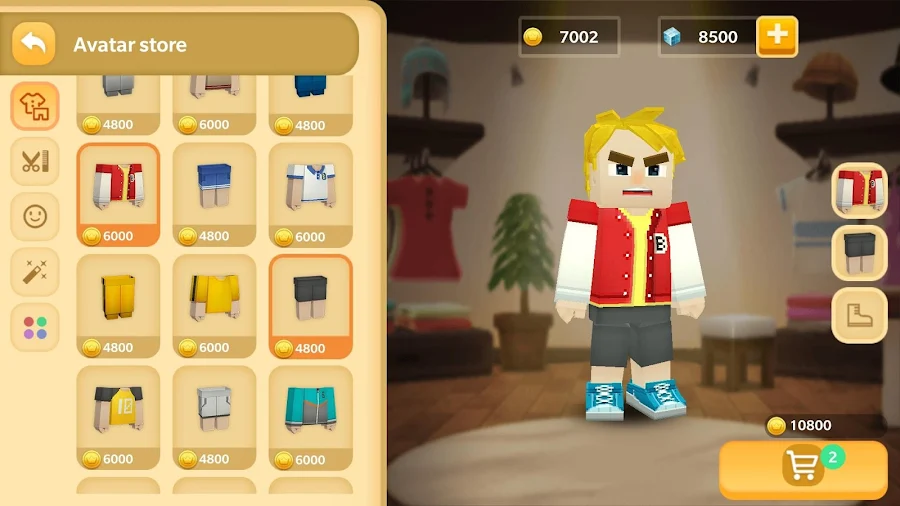Choose the blue shorts item
Image resolution: width=900 pixels, height=506 pixels.
point(214,193)
